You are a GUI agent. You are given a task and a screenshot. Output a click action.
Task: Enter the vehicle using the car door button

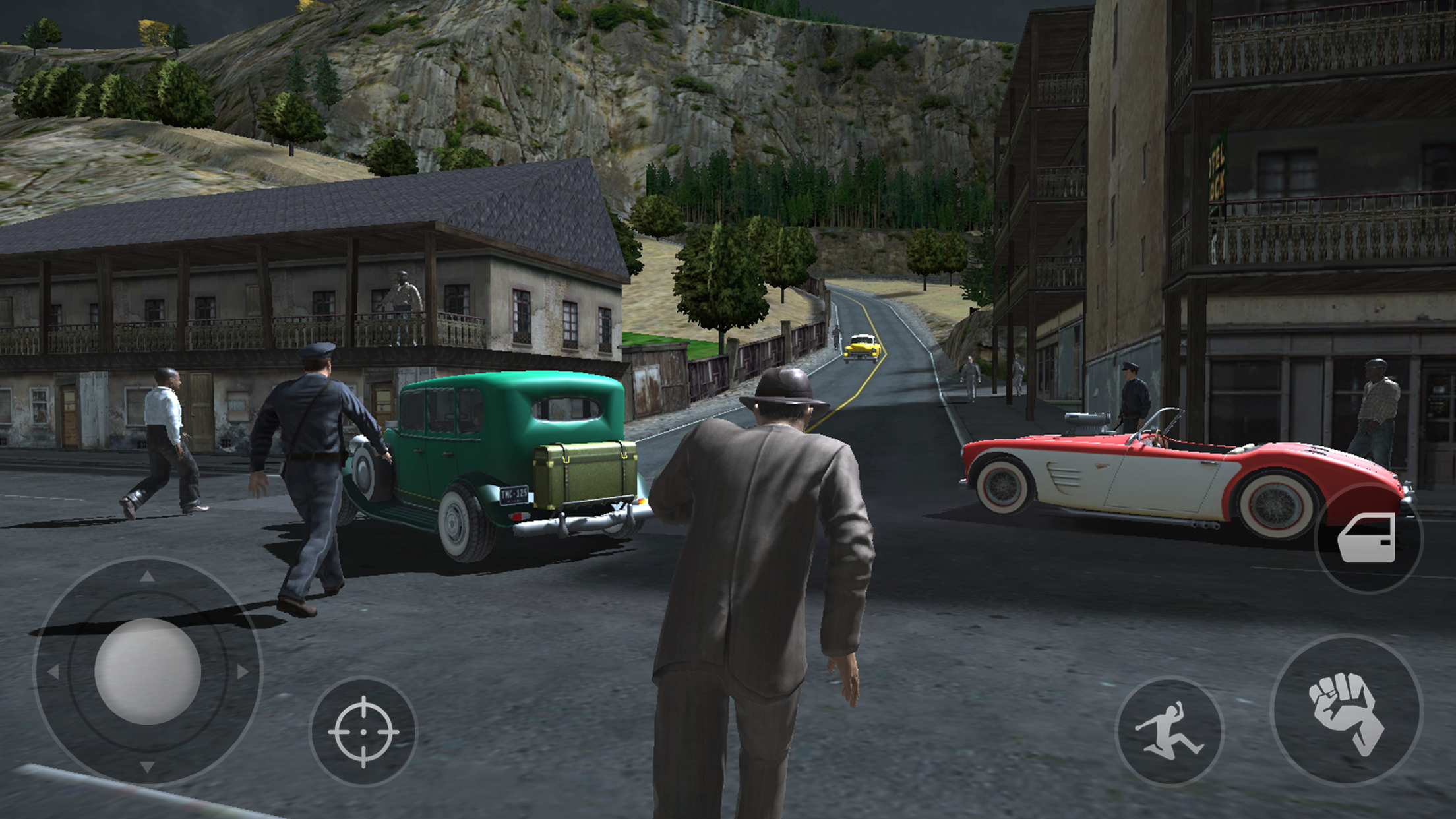1368,538
